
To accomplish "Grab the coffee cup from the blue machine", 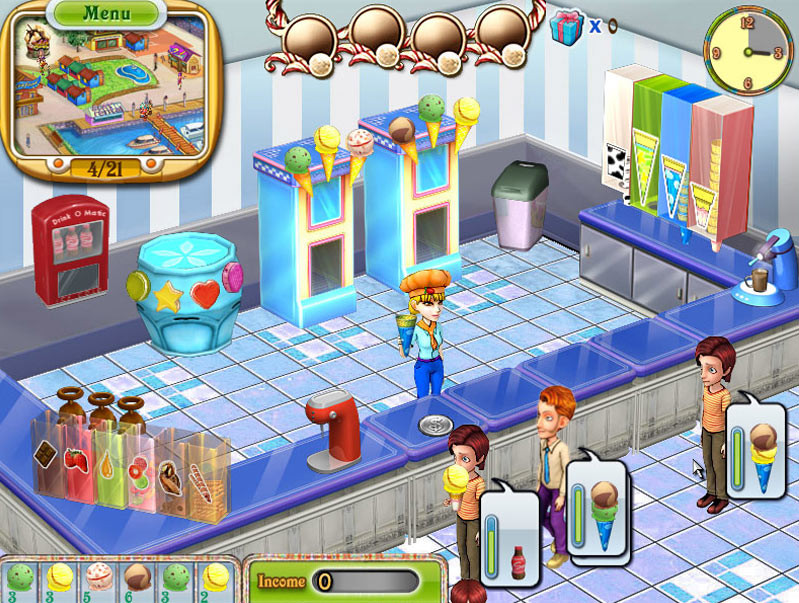I will (758, 278).
